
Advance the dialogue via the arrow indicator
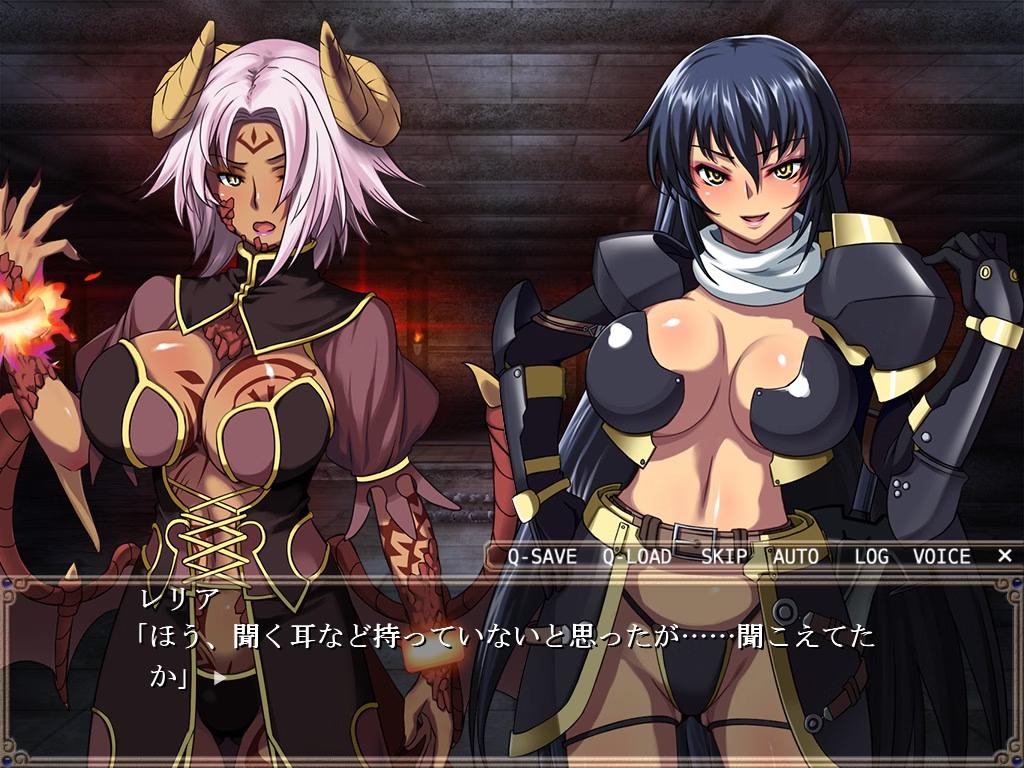point(219,677)
